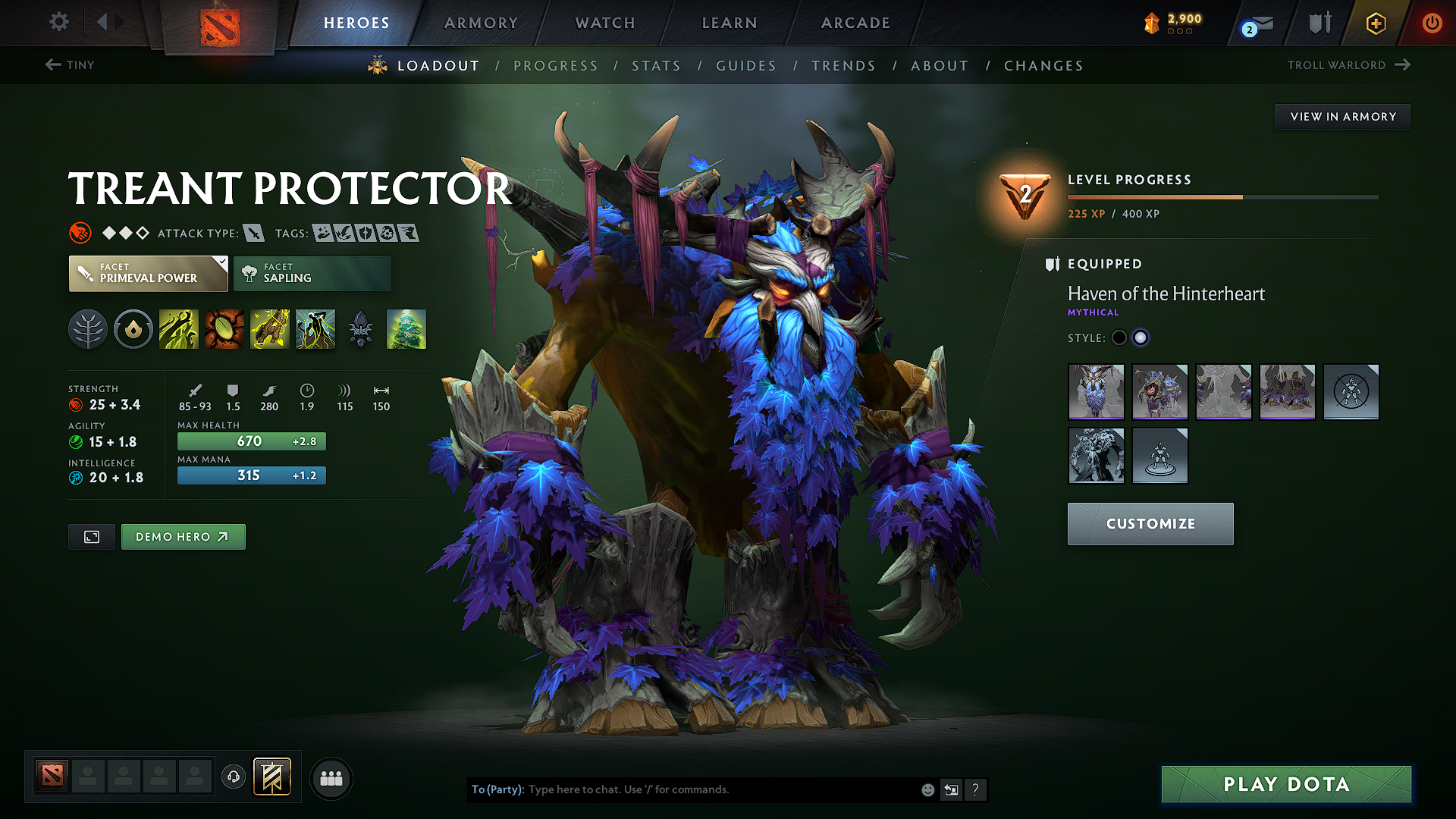Open the Armory menu
1456x819 pixels.
(481, 23)
